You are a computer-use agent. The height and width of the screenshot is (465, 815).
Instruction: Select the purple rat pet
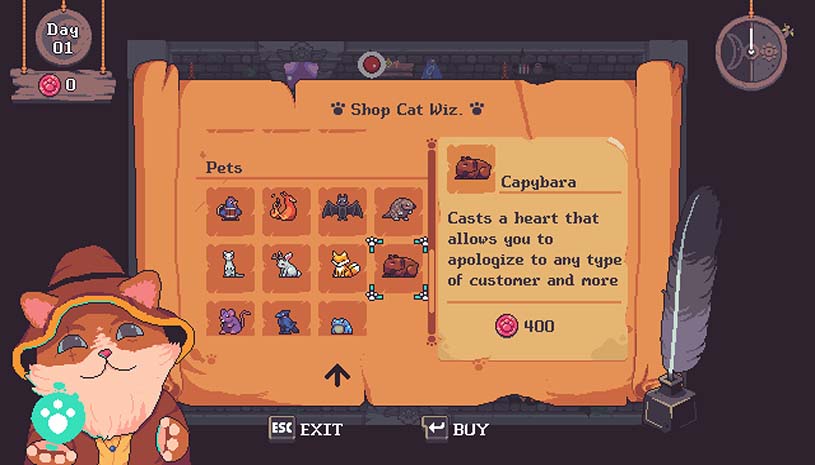pos(231,319)
